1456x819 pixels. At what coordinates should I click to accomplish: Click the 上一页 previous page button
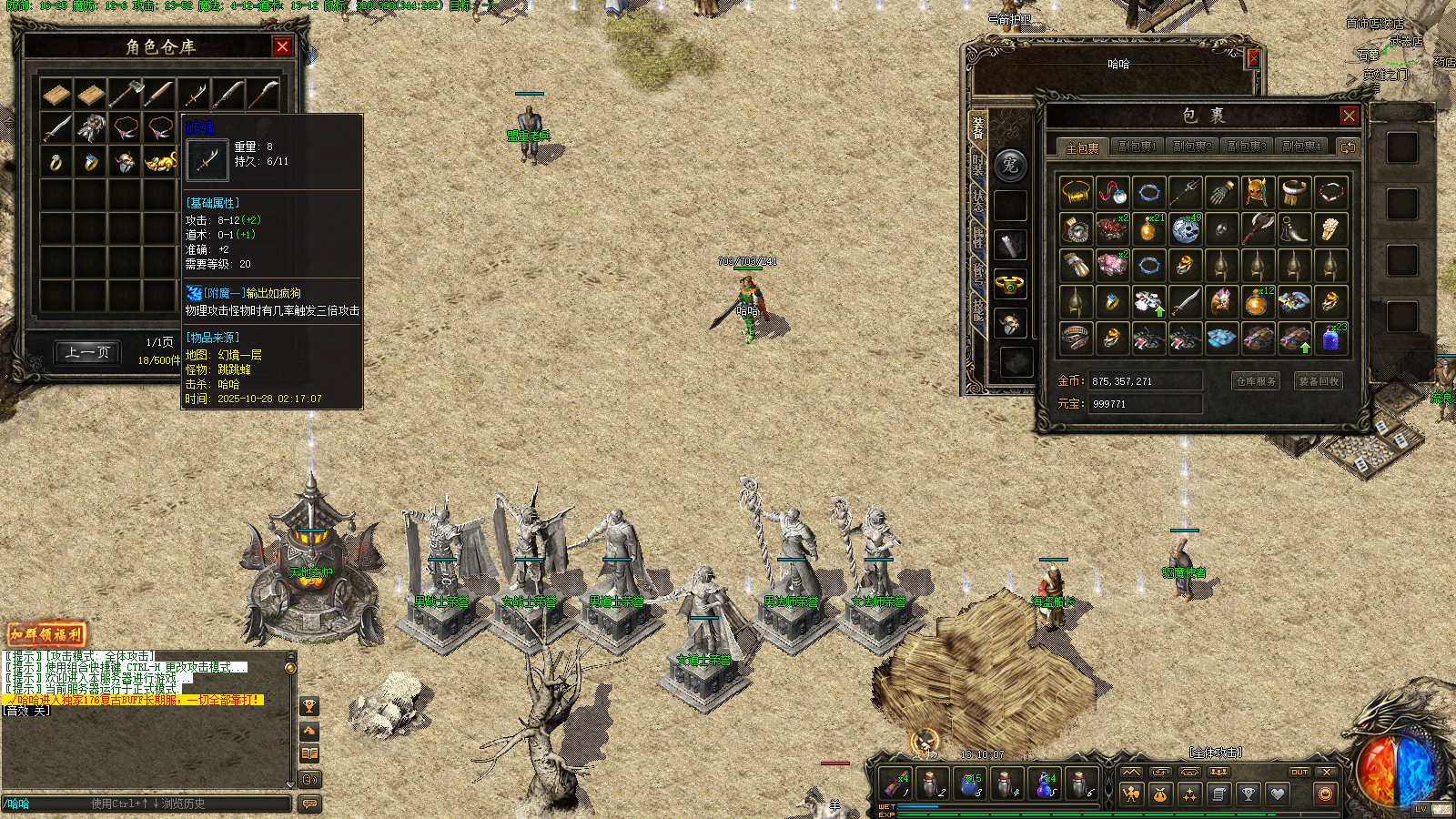coord(87,352)
